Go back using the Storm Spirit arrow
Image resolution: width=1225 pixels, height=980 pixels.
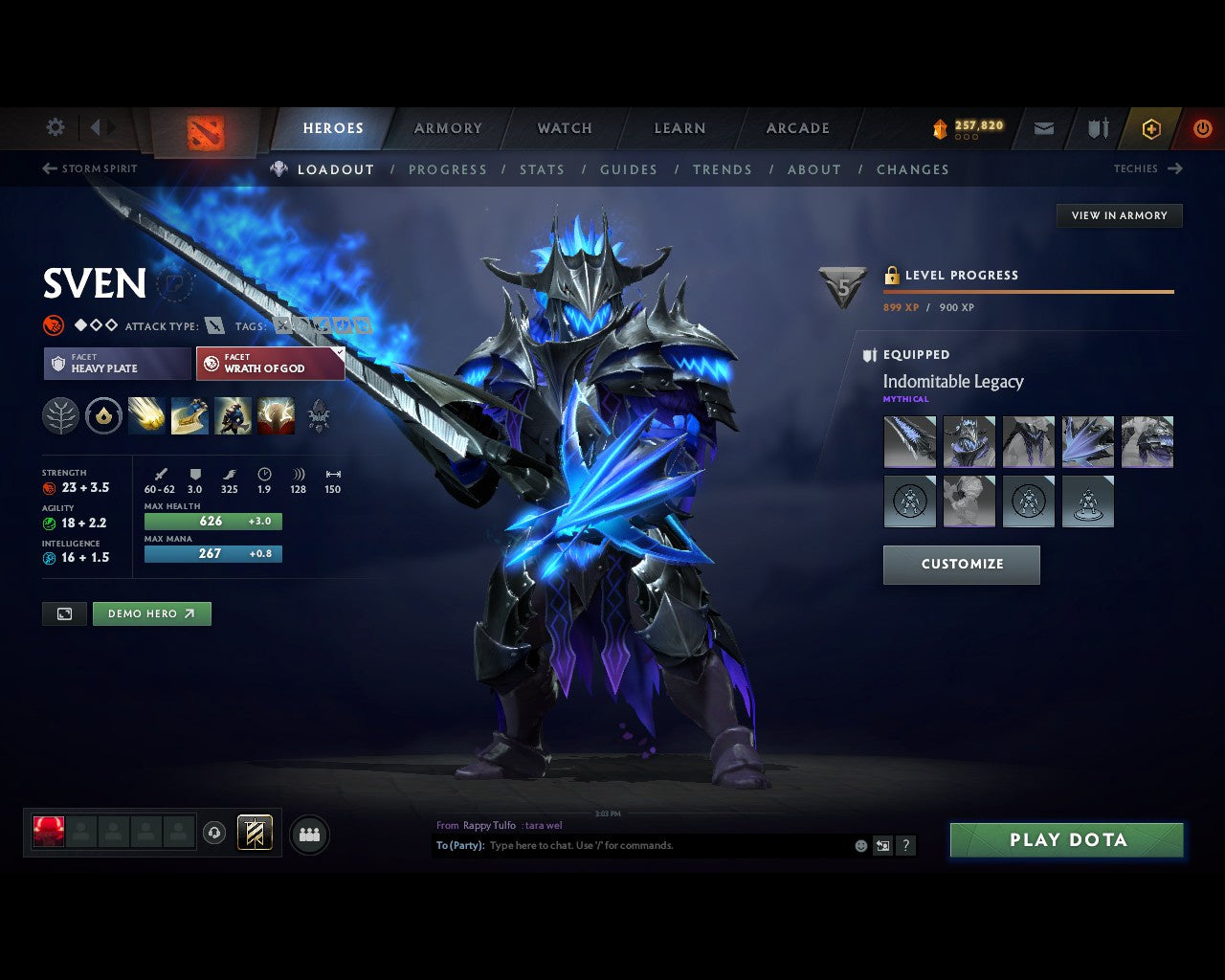click(48, 168)
